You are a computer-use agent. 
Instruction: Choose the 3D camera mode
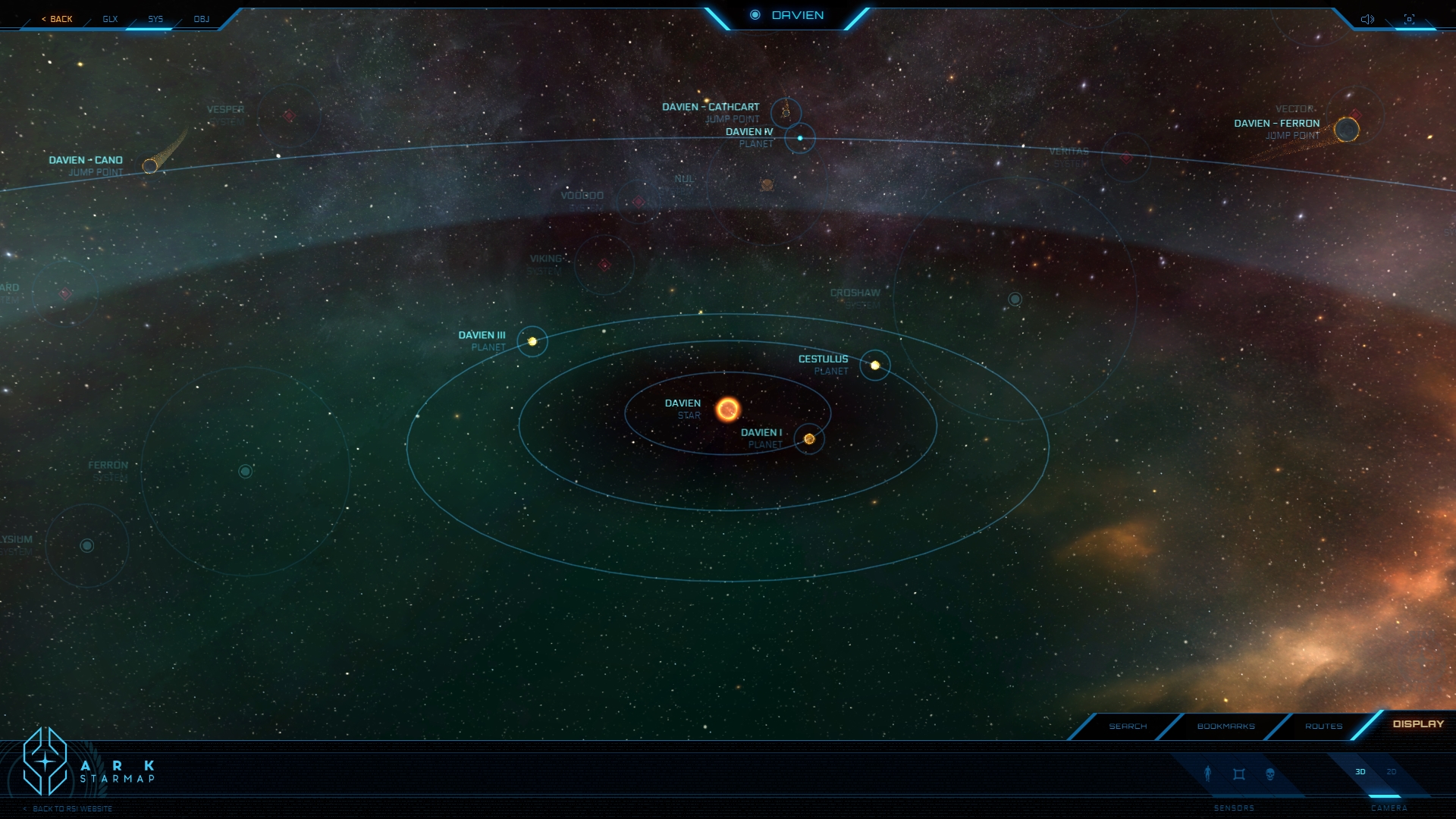click(1360, 772)
